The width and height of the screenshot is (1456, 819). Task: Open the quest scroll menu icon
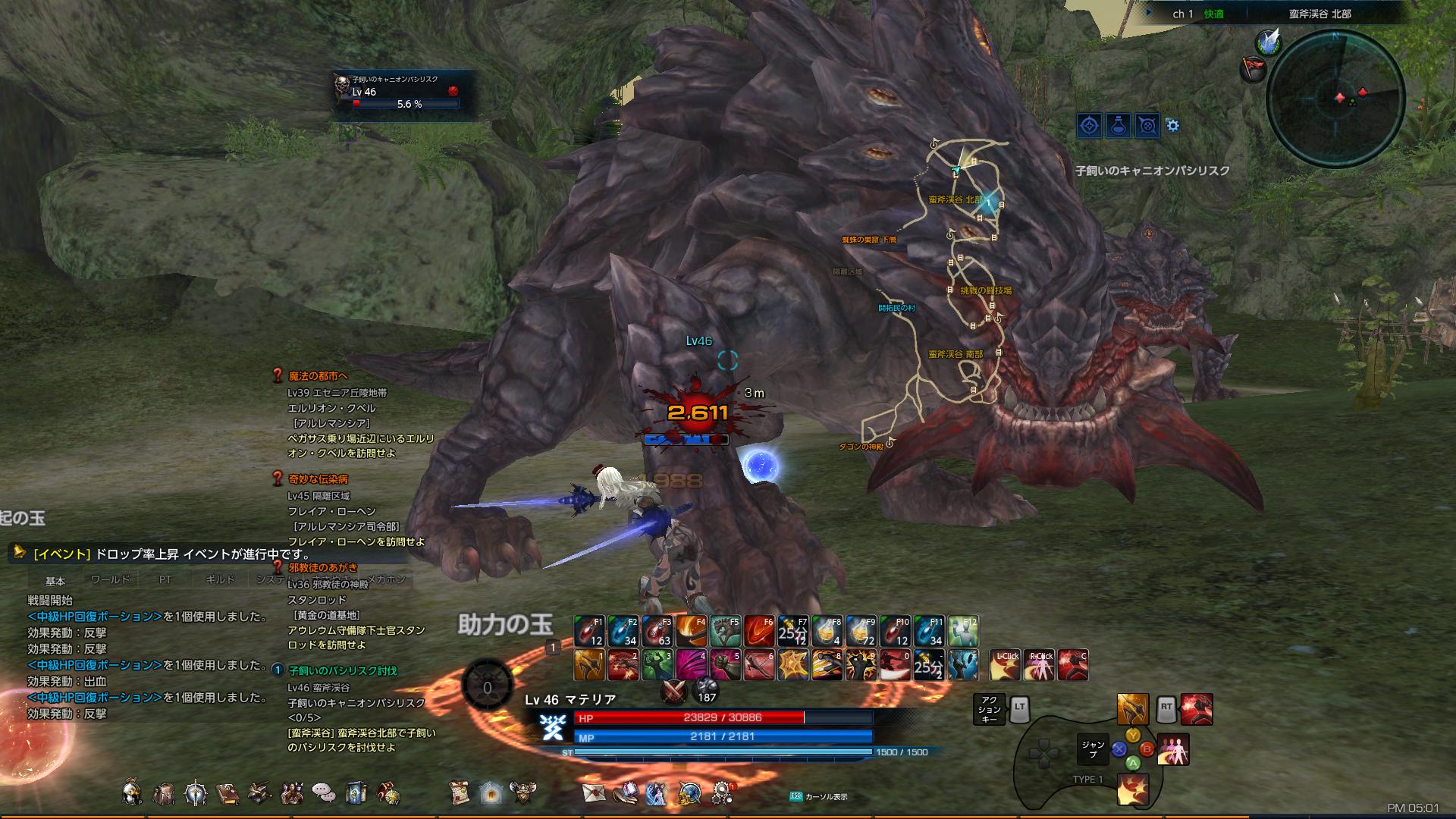(x=458, y=793)
